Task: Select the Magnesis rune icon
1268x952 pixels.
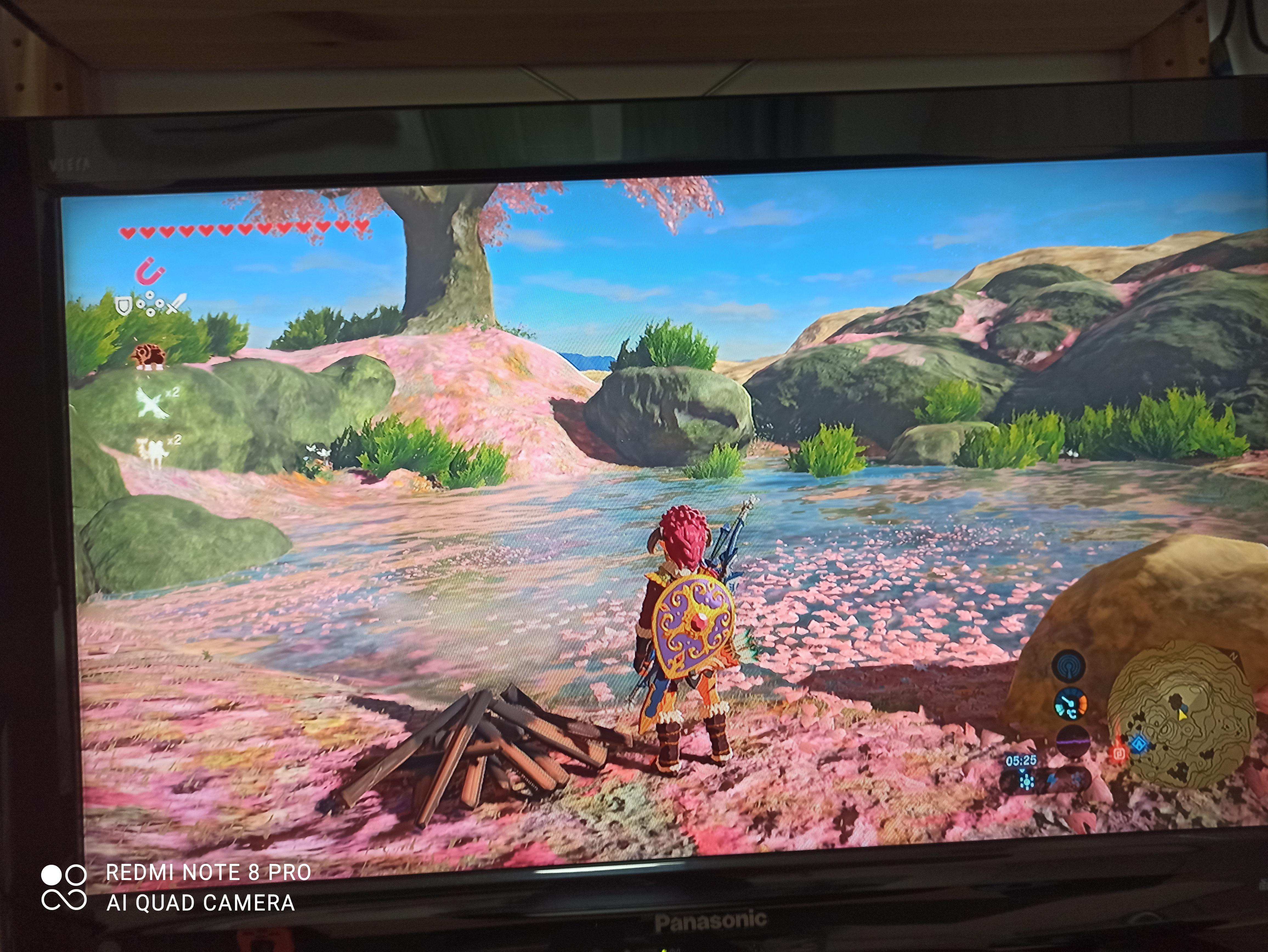Action: pyautogui.click(x=150, y=272)
